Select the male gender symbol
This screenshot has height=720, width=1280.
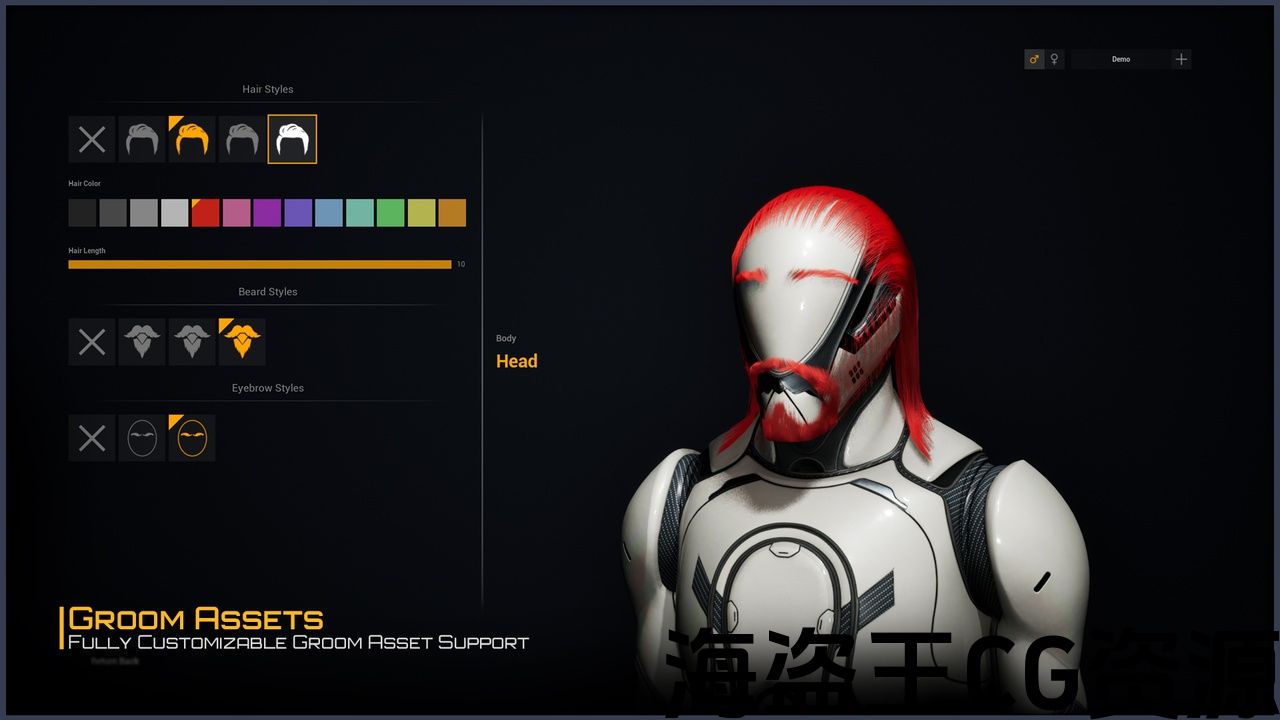(1034, 59)
